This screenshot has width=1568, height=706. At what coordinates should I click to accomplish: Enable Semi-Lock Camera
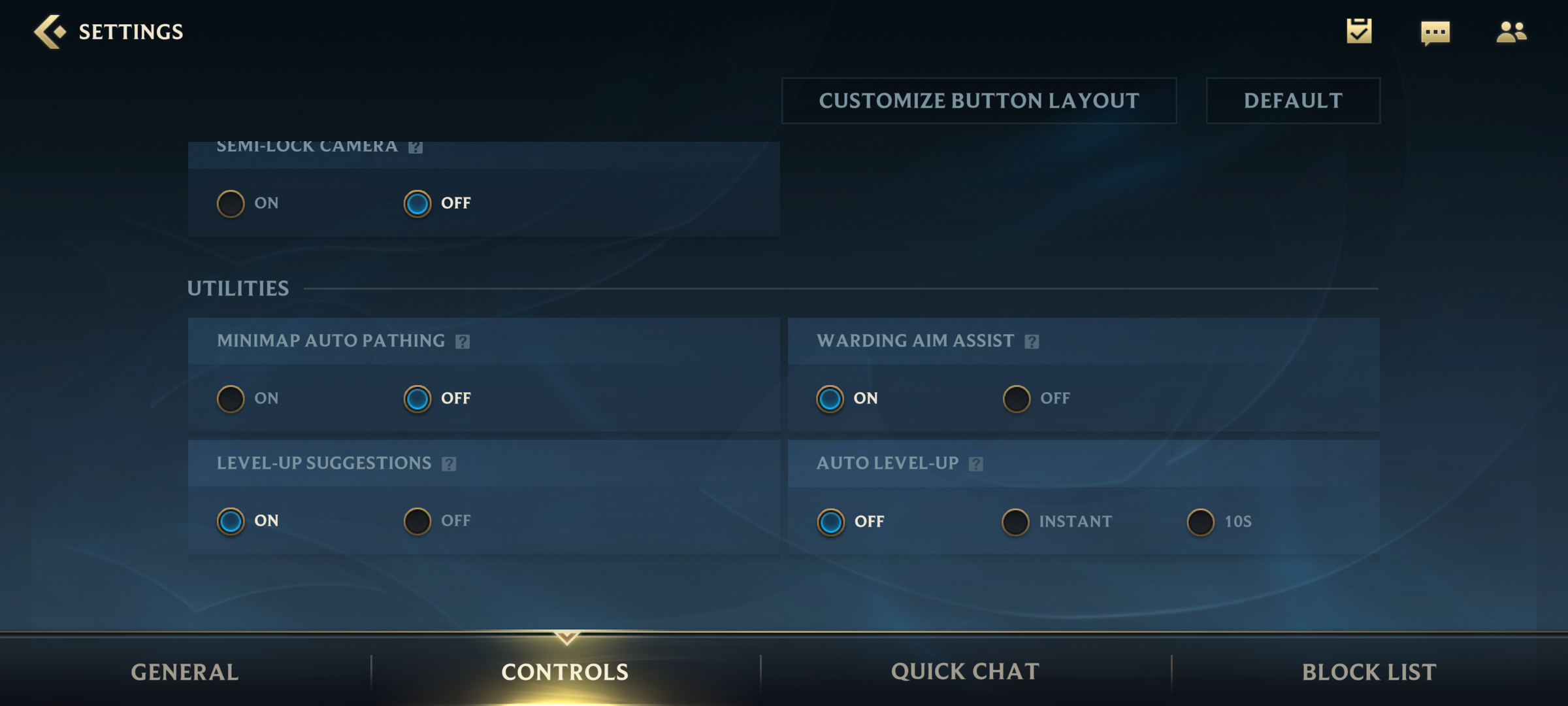[231, 203]
